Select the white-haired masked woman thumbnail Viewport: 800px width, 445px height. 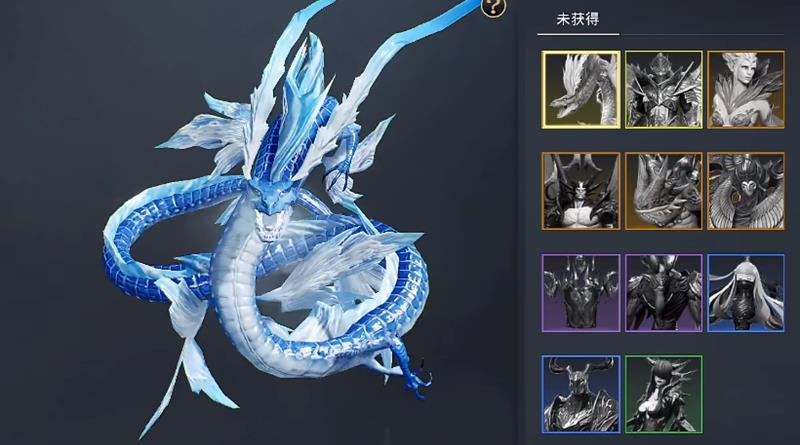[745, 293]
